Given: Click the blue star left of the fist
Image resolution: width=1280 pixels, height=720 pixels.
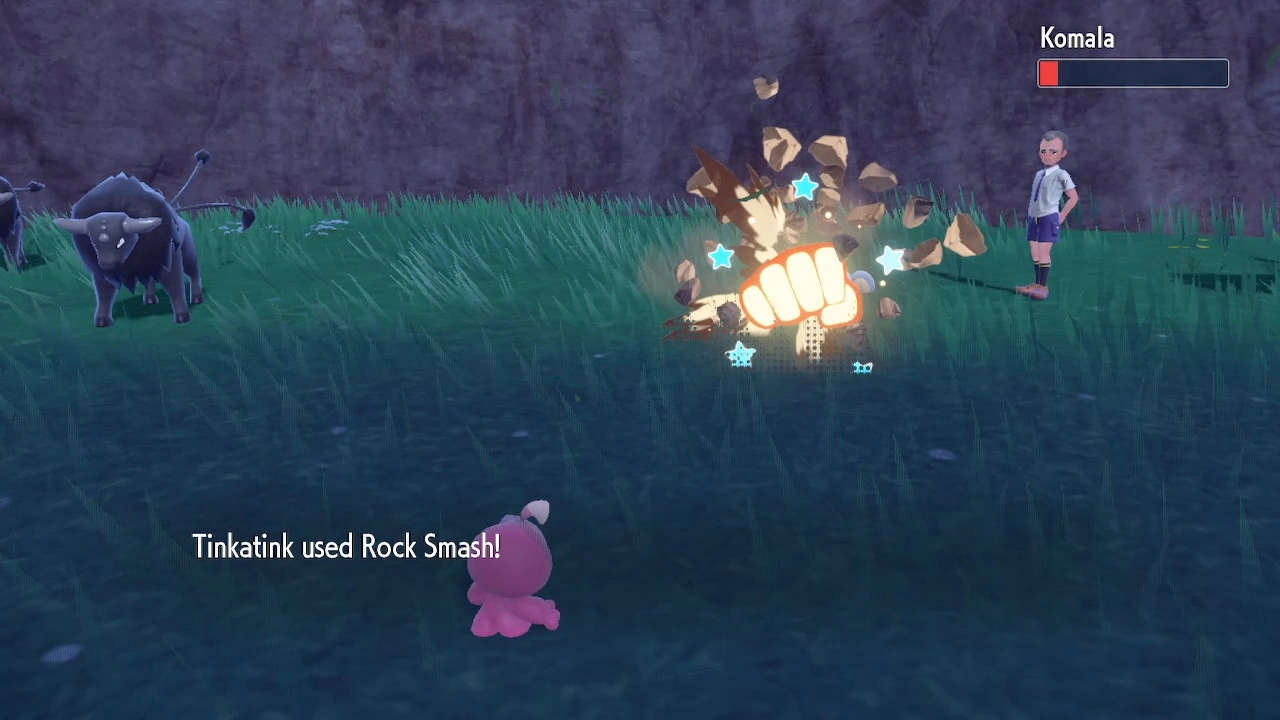Looking at the screenshot, I should tap(722, 257).
